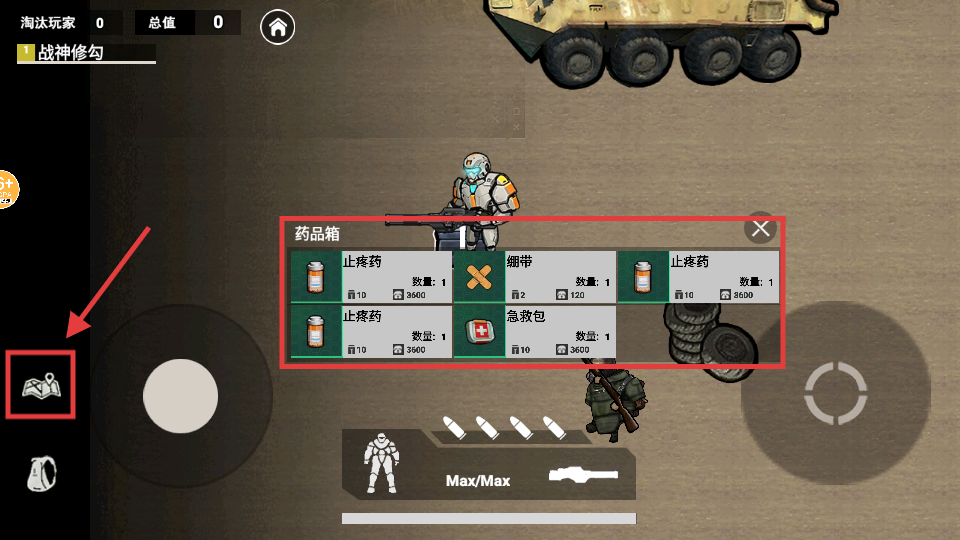Pick up the 绷带 bandage item

pos(534,277)
